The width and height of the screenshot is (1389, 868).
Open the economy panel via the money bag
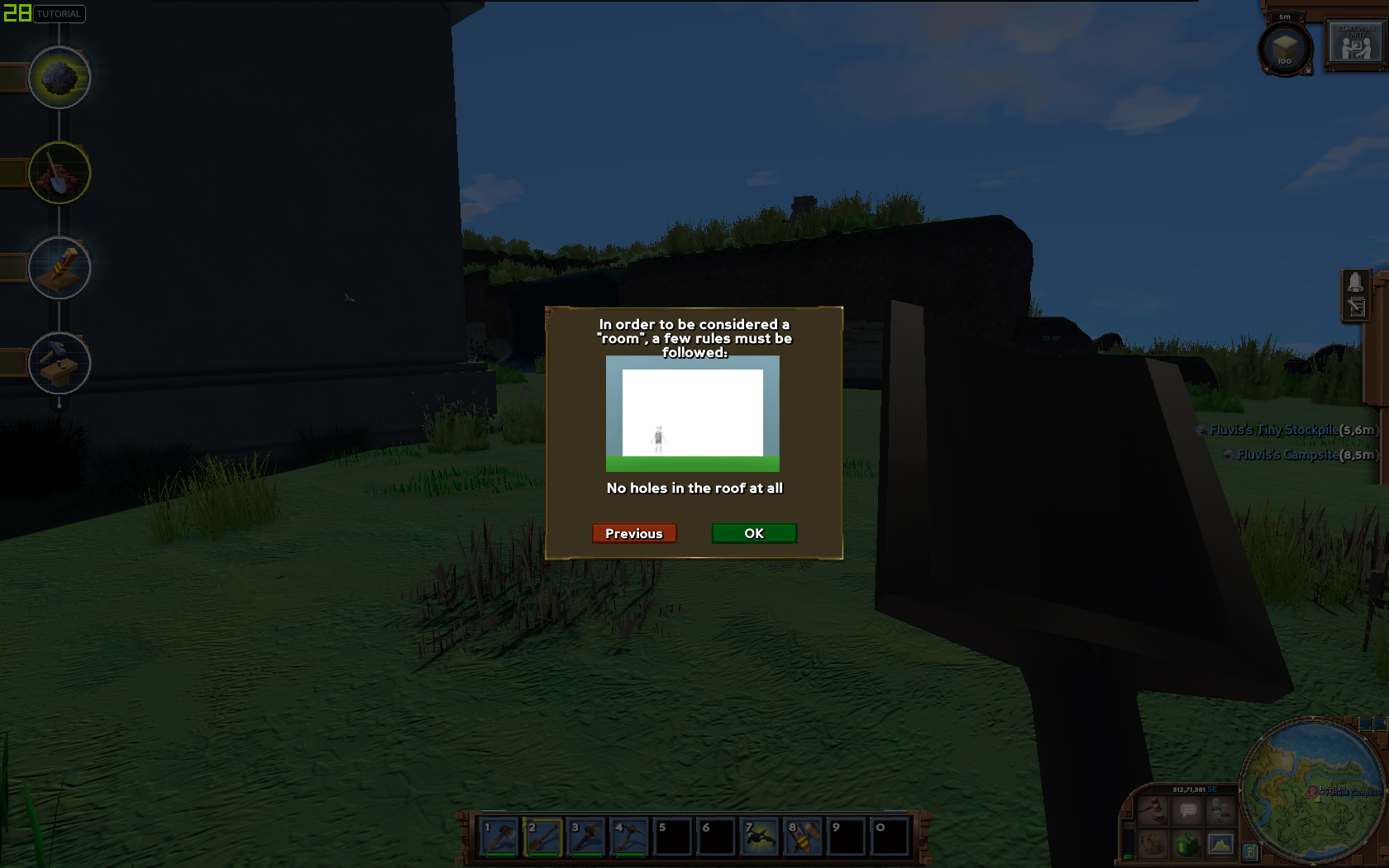point(1187,844)
